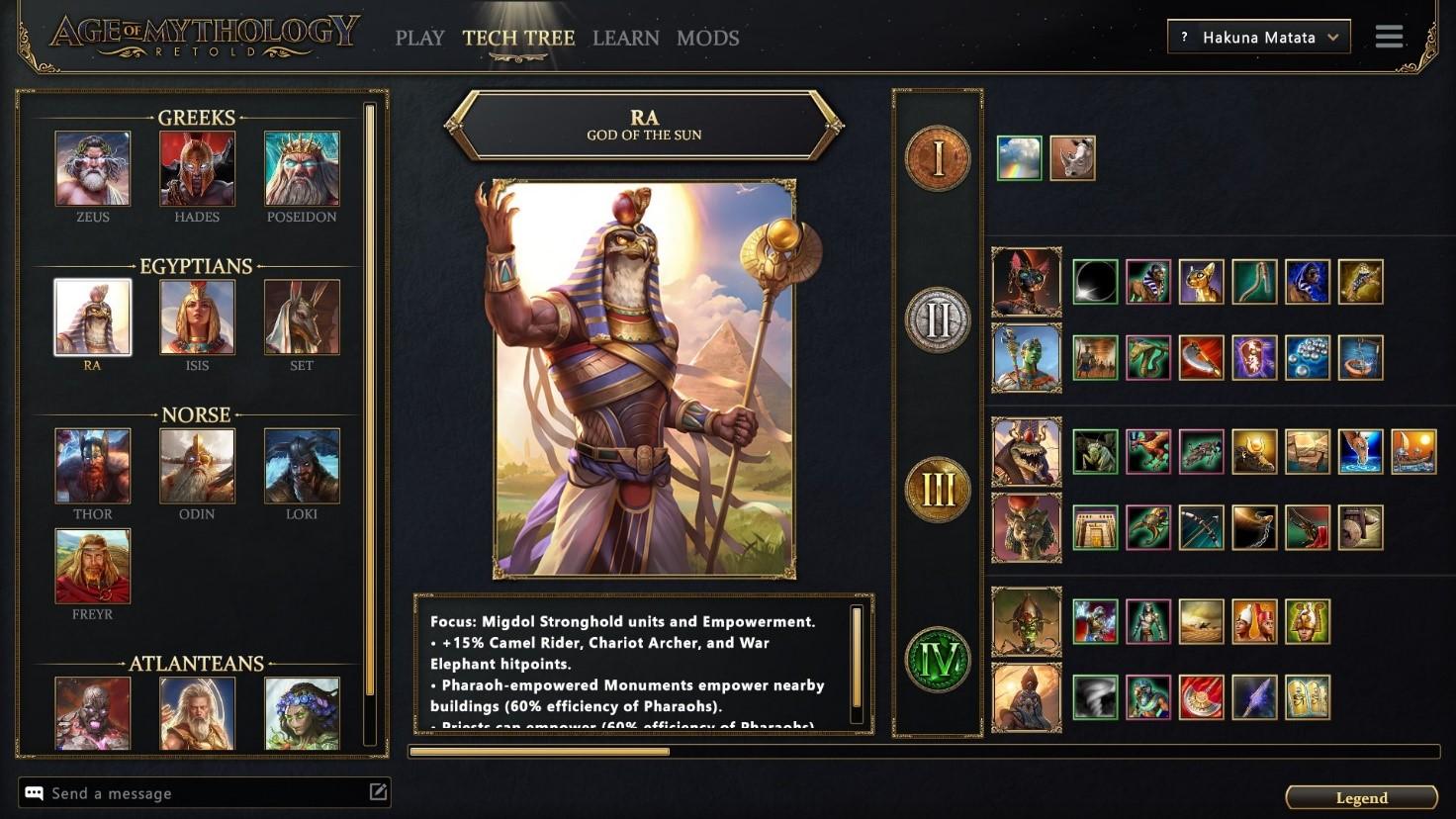
Task: Click the Age I bronze medallion
Action: coord(937,158)
